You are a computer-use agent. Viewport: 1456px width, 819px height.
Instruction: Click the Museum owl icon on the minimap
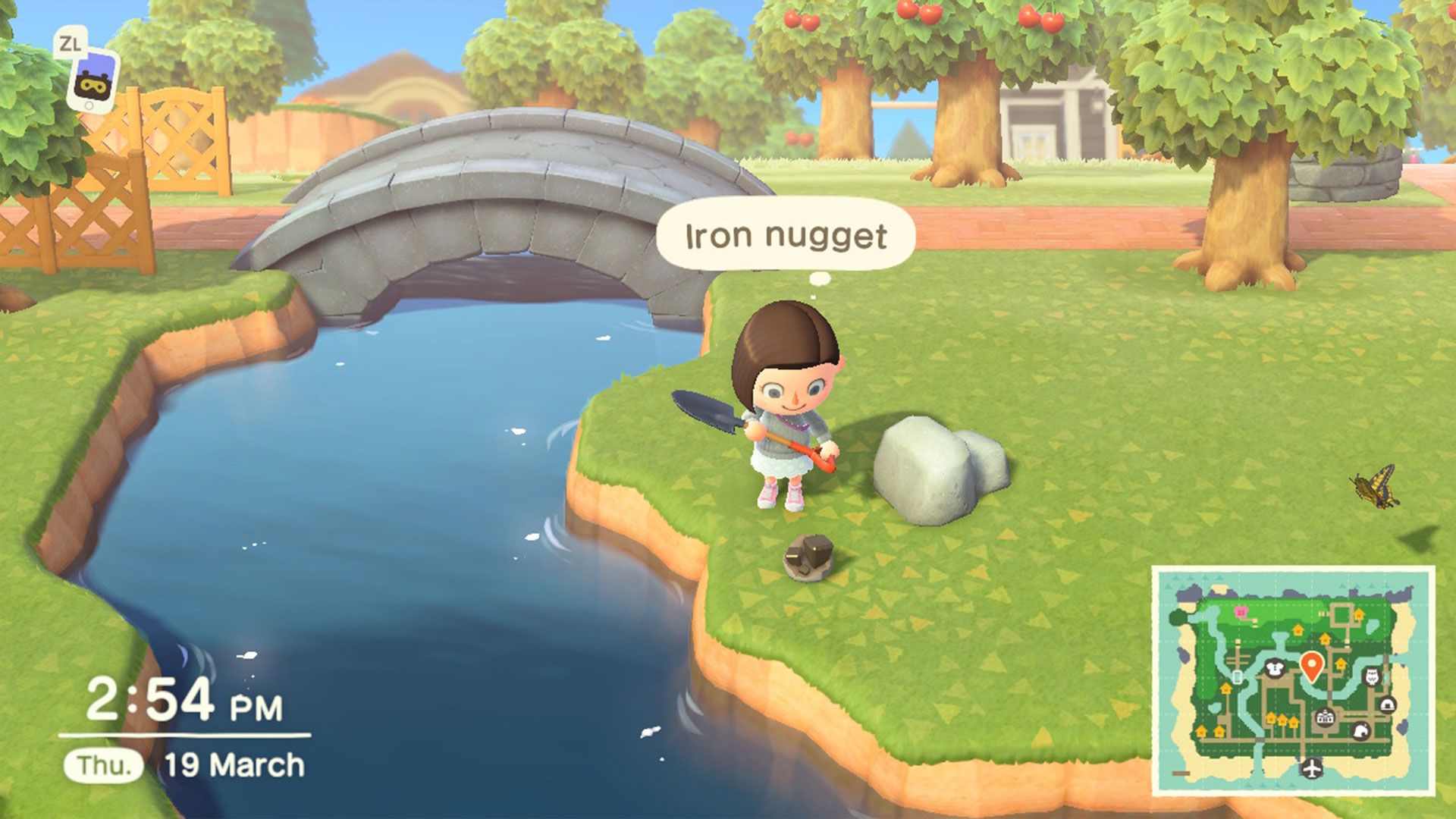[1372, 675]
